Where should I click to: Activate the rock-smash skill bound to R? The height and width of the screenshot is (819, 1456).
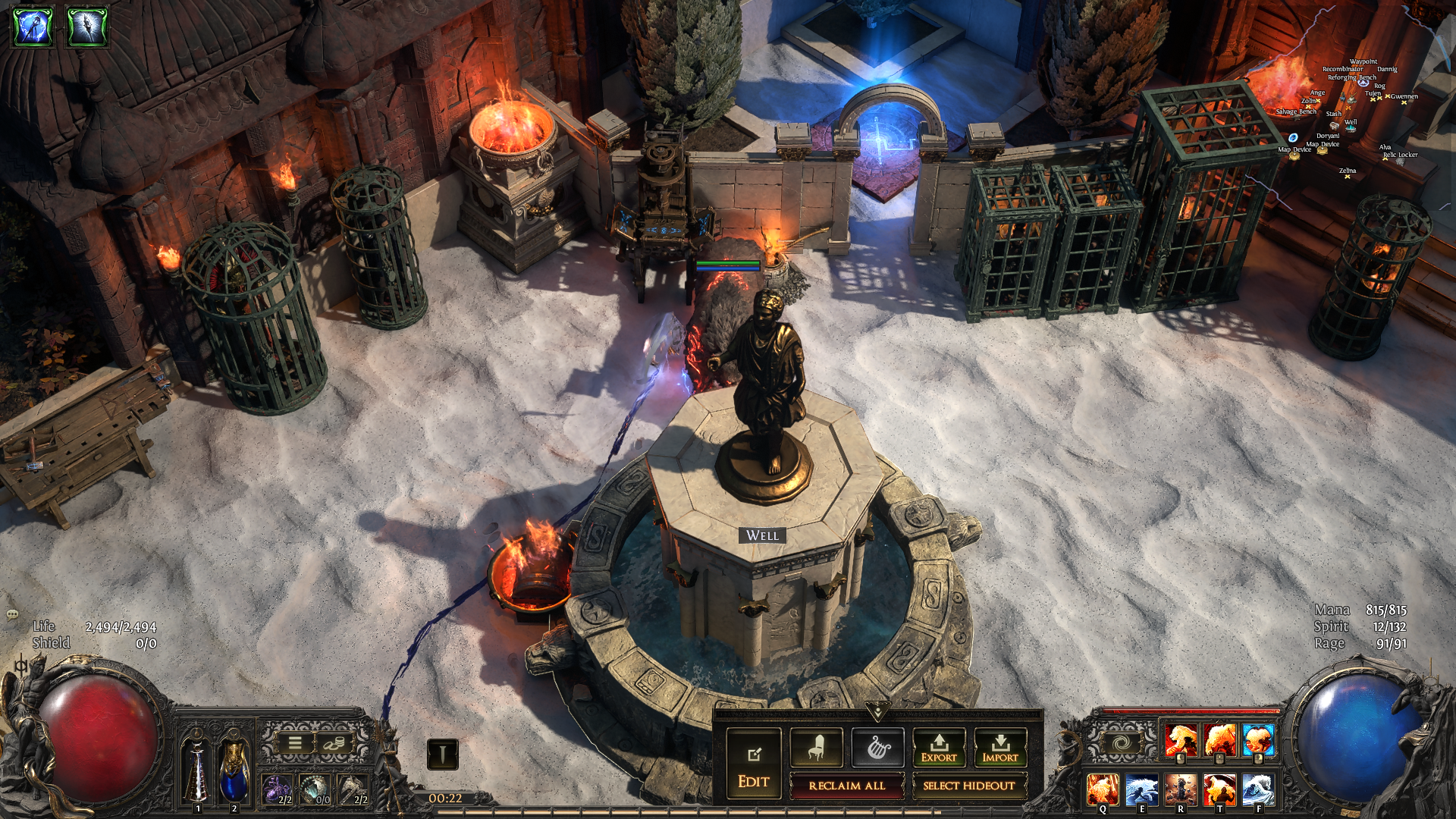coord(1180,789)
